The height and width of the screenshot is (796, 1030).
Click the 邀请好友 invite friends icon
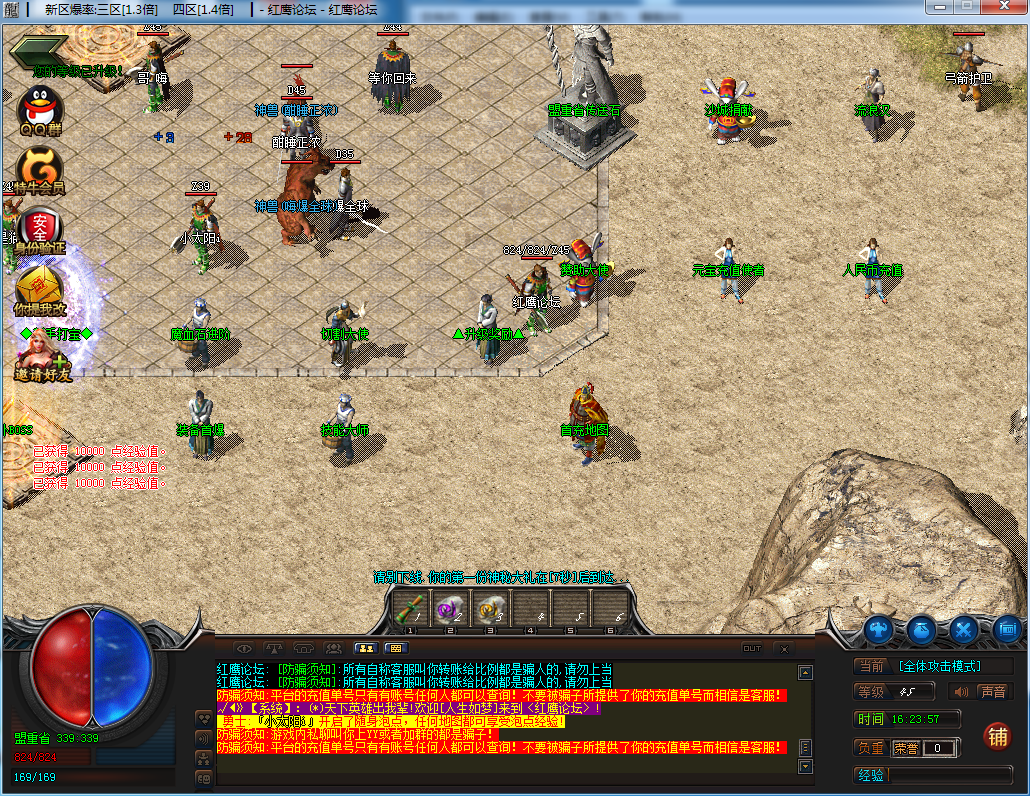click(x=42, y=357)
